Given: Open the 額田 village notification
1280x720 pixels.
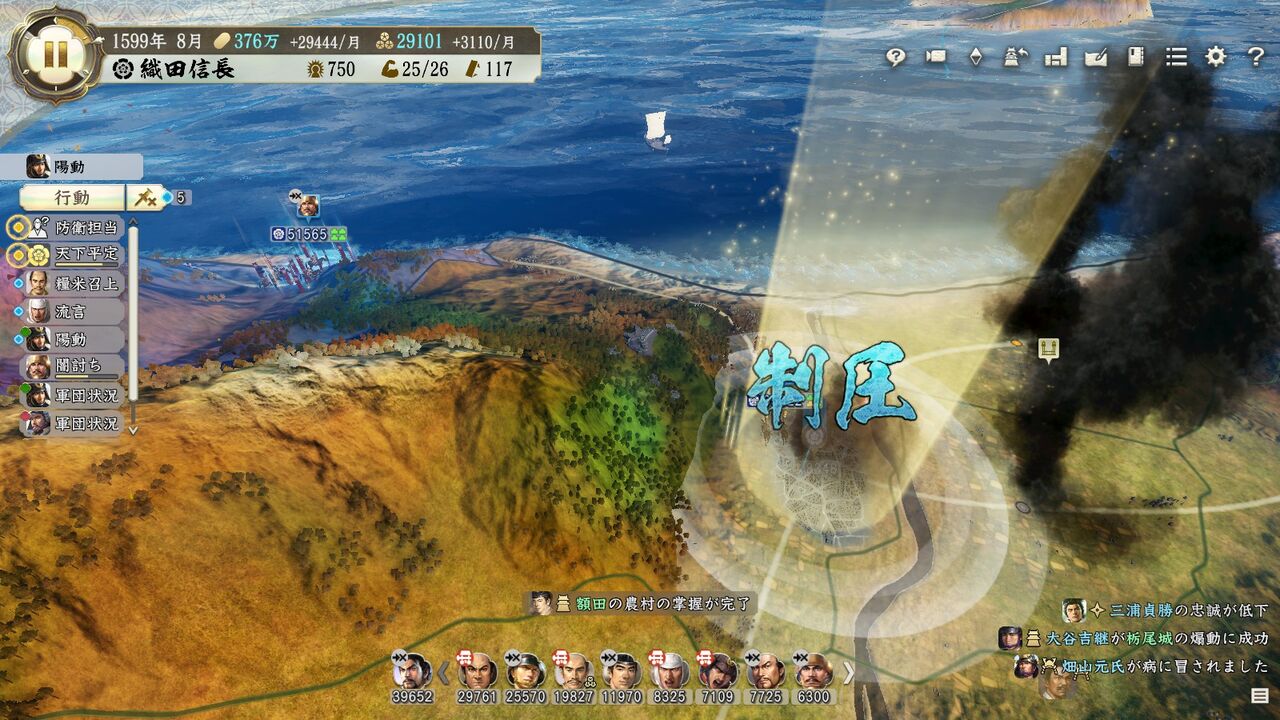Looking at the screenshot, I should [x=640, y=603].
